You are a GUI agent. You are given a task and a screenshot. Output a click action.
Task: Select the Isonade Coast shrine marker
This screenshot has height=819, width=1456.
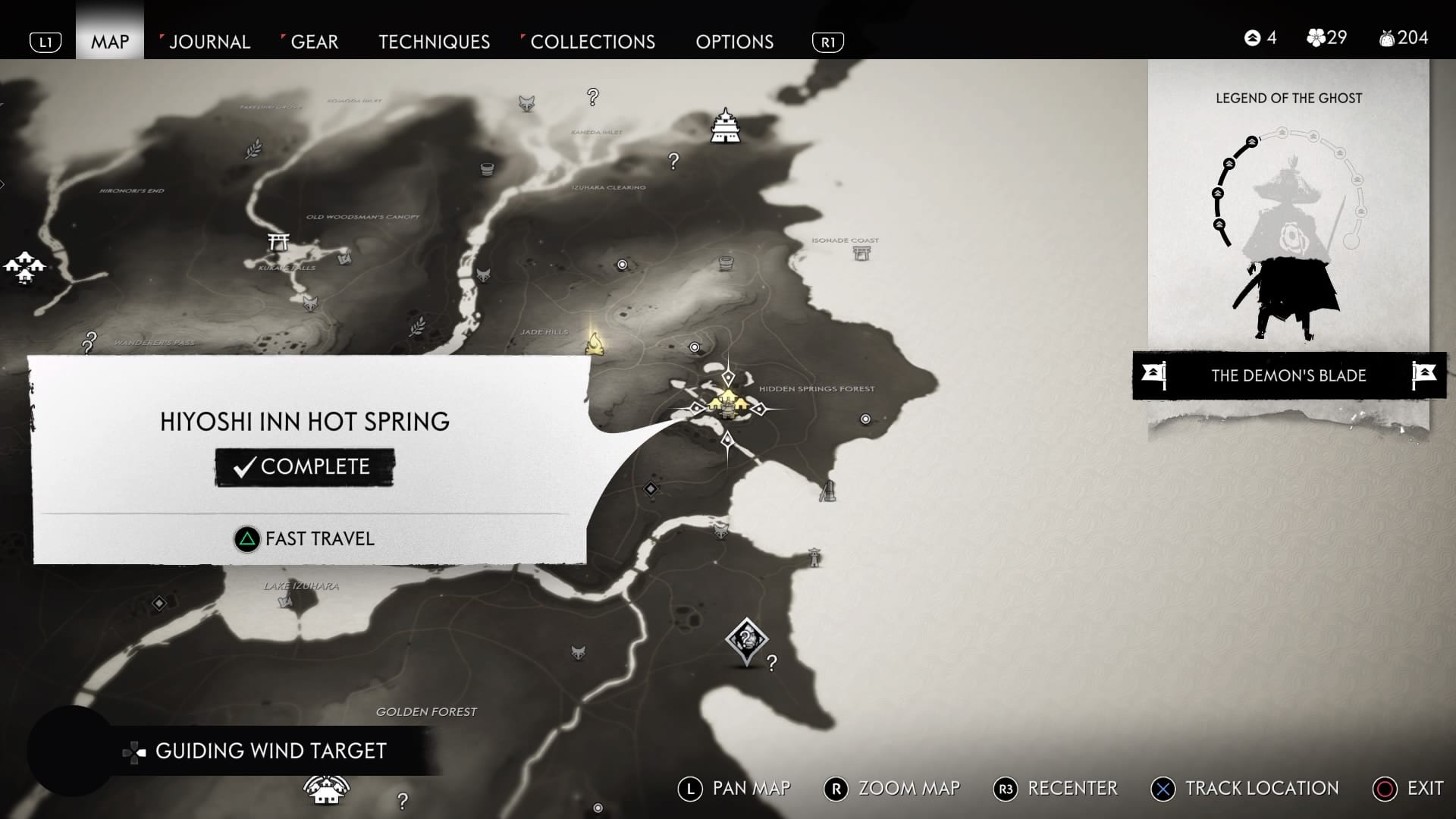pyautogui.click(x=861, y=253)
